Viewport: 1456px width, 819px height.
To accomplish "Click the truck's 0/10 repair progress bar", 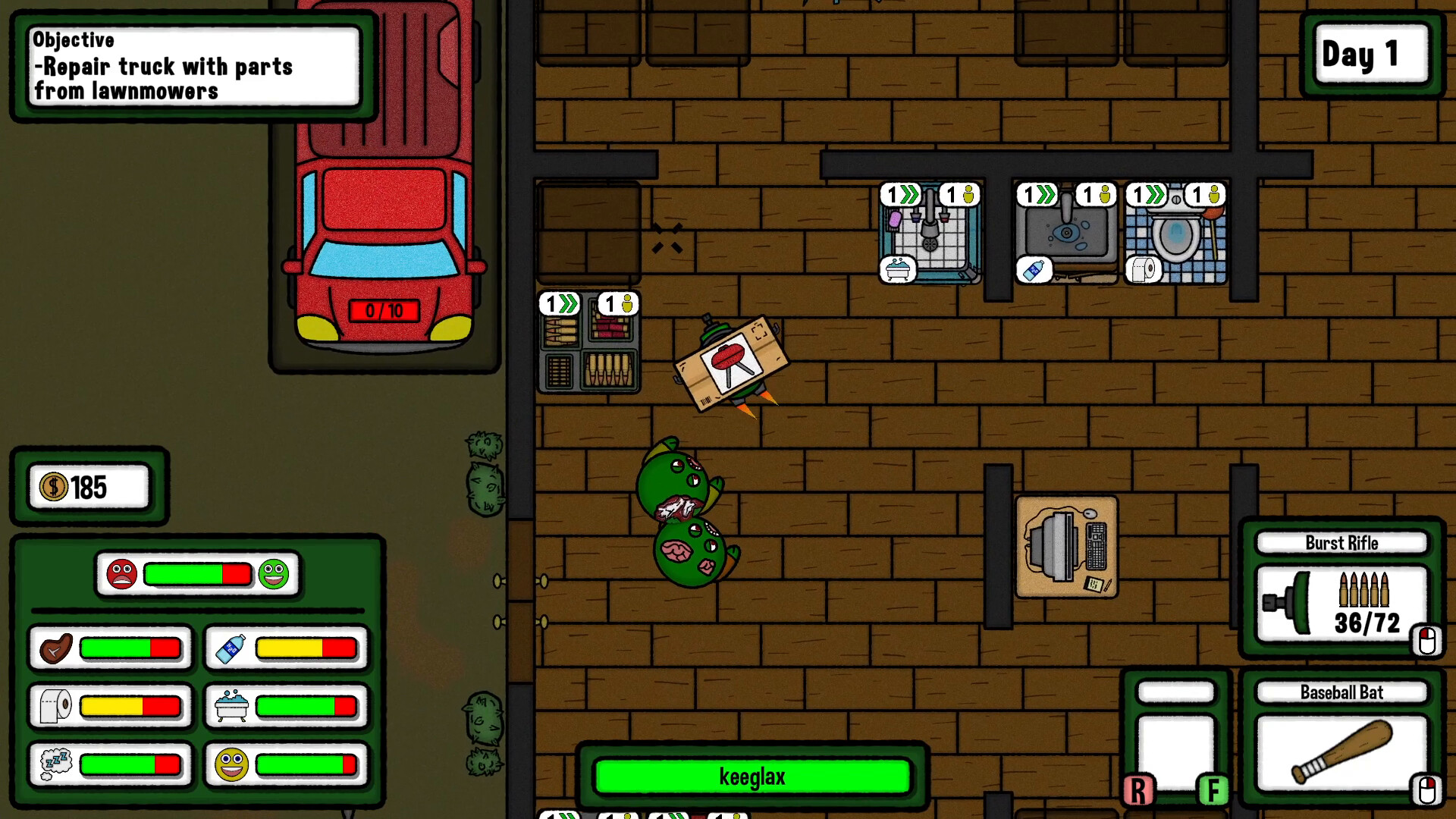I will (x=384, y=311).
